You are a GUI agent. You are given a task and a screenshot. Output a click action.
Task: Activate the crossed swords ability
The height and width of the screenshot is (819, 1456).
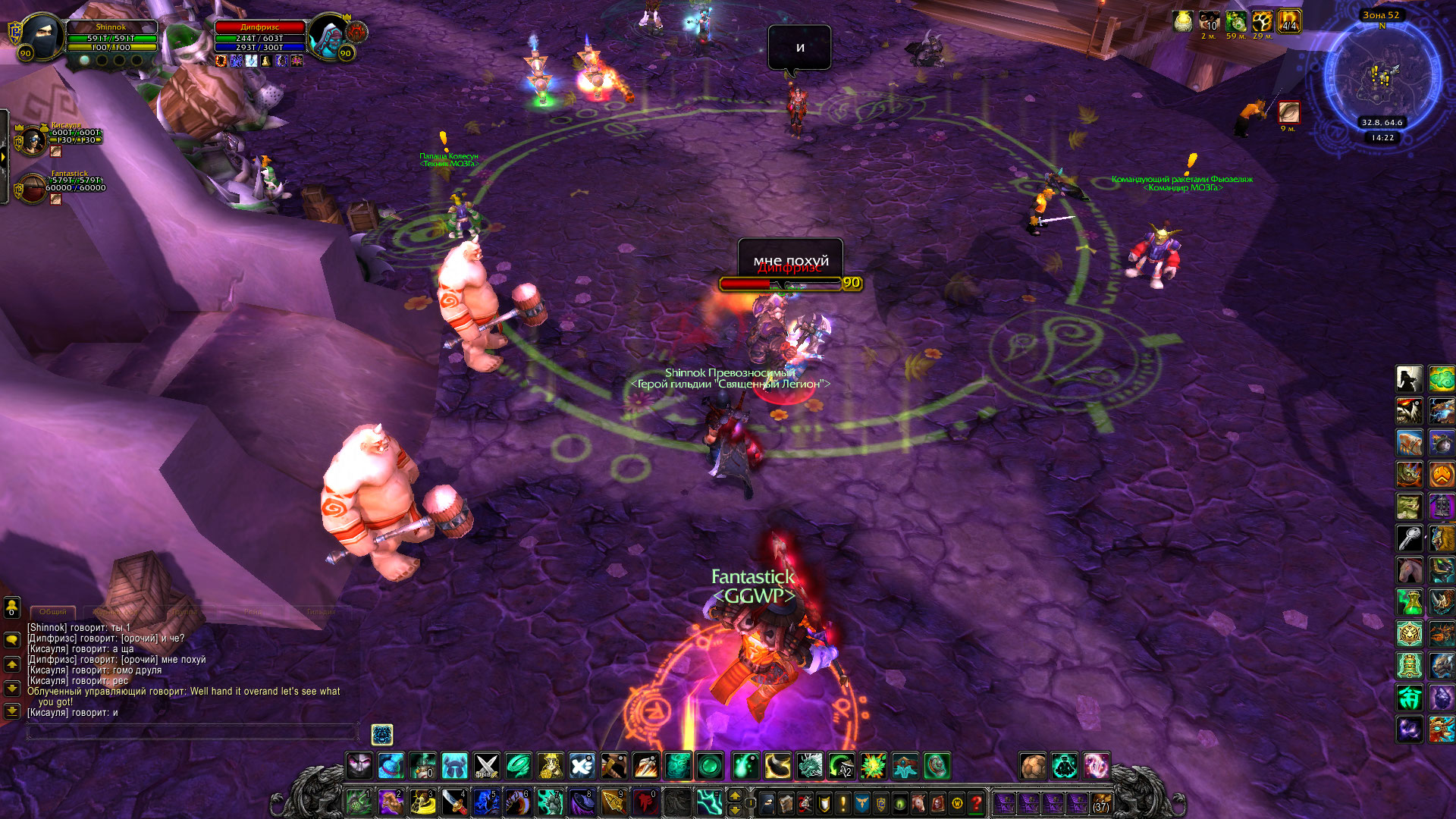pyautogui.click(x=486, y=766)
